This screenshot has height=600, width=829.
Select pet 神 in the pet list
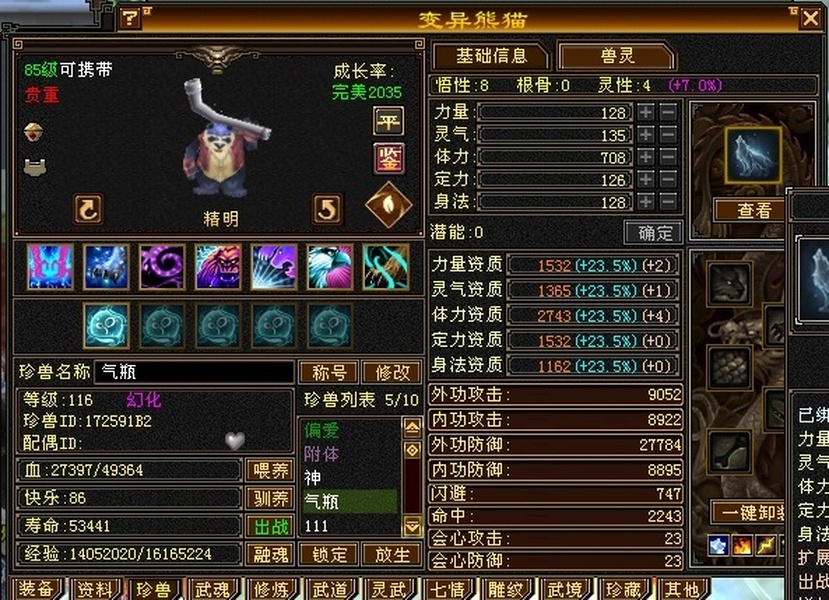(x=350, y=478)
